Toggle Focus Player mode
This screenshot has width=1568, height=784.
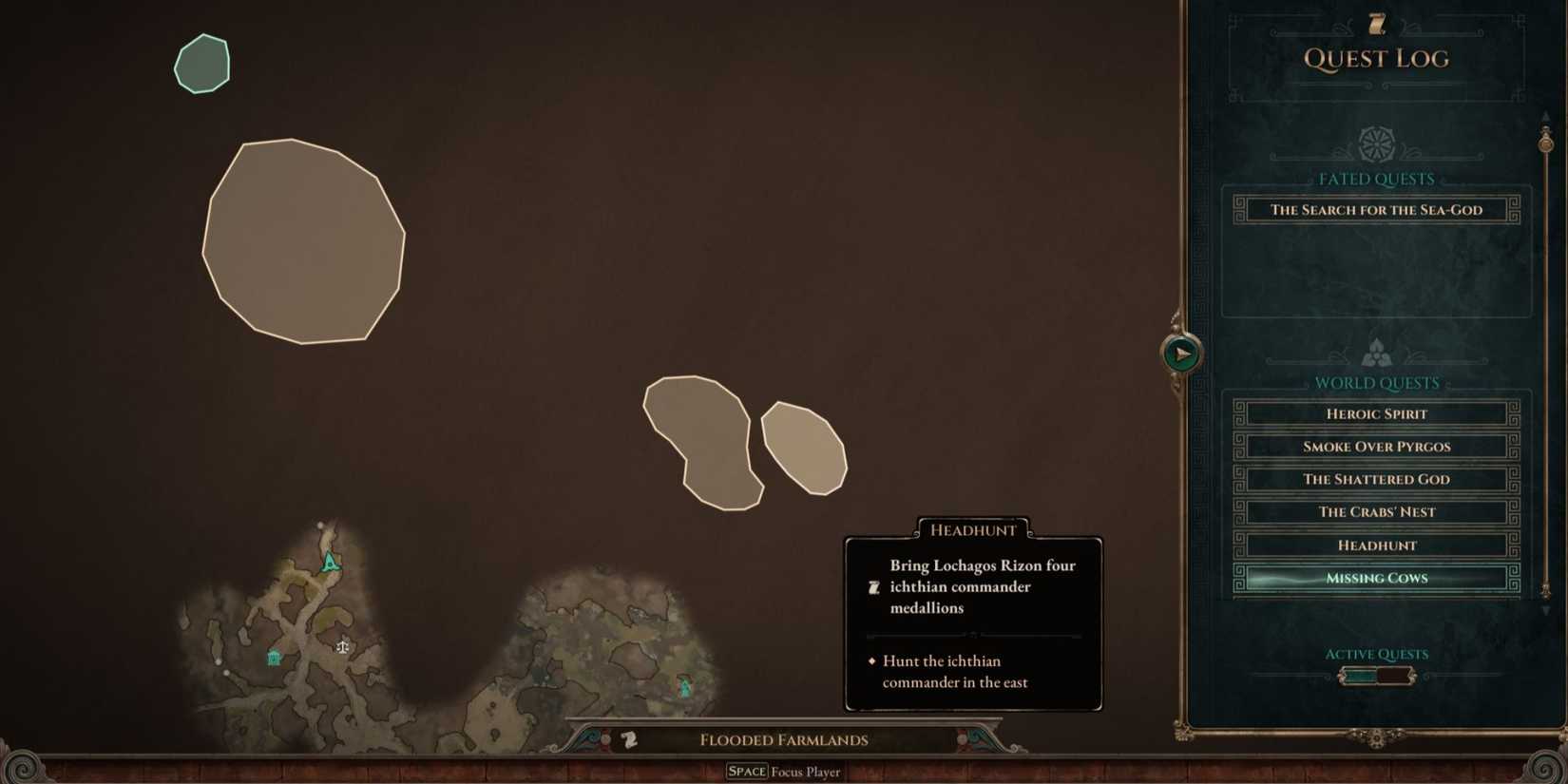click(784, 771)
